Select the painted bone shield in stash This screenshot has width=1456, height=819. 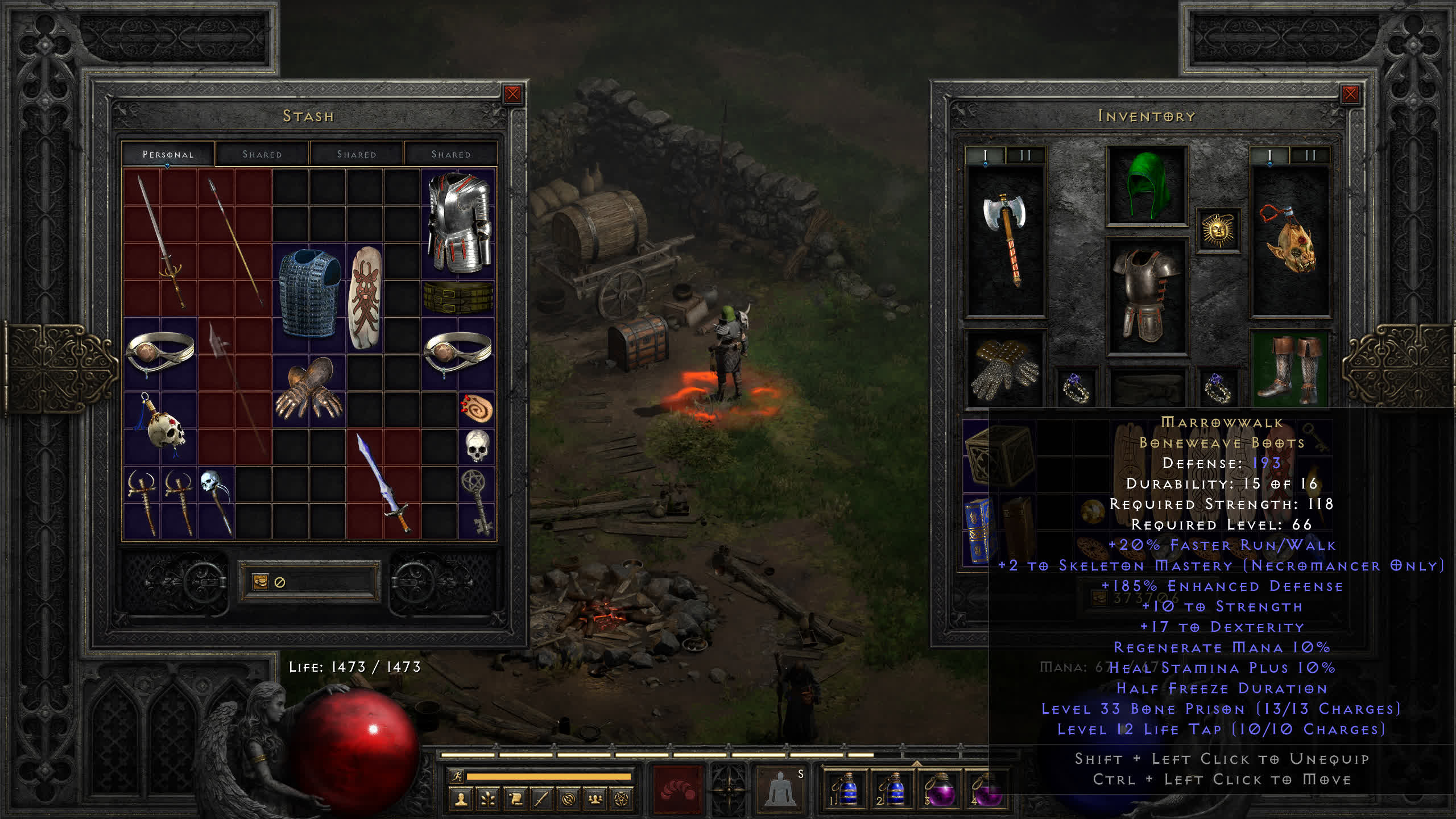coord(365,297)
